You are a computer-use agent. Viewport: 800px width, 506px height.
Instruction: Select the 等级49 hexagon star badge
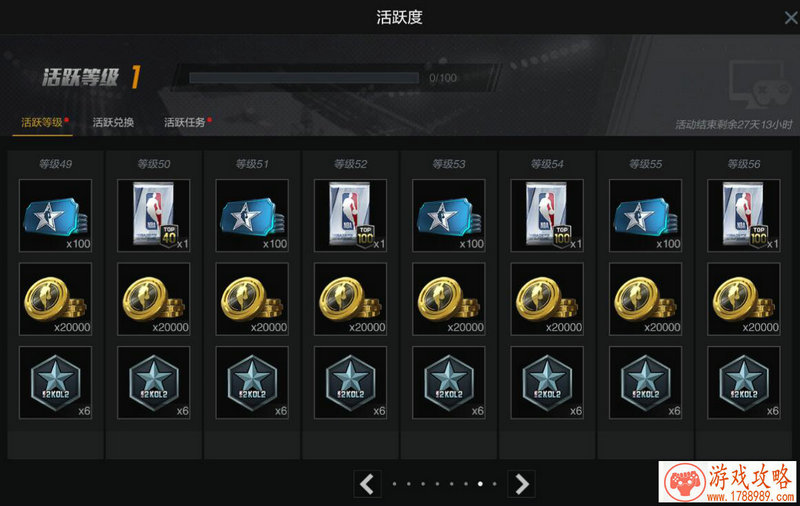[55, 382]
